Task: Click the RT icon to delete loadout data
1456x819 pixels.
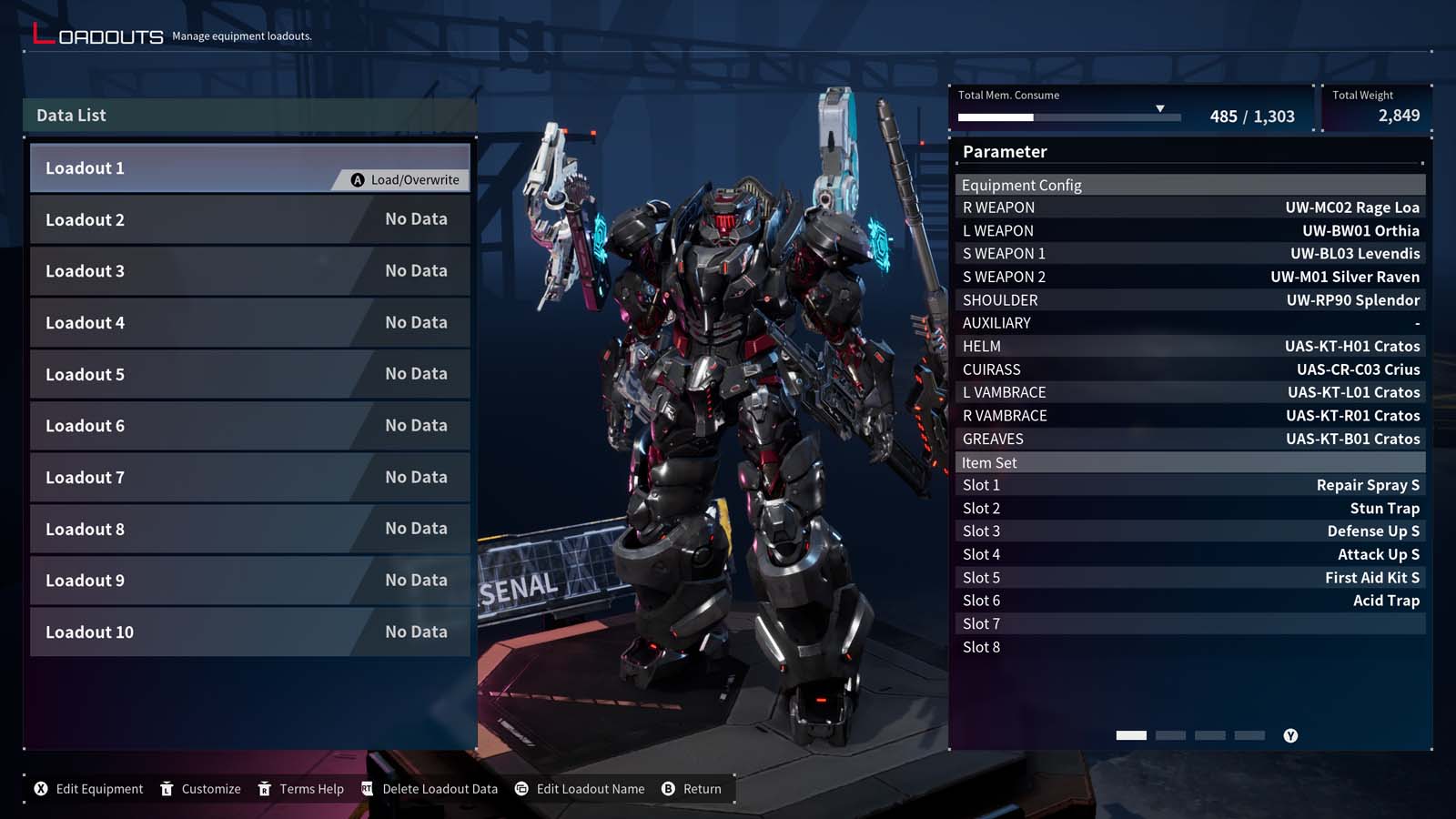Action: (x=367, y=789)
